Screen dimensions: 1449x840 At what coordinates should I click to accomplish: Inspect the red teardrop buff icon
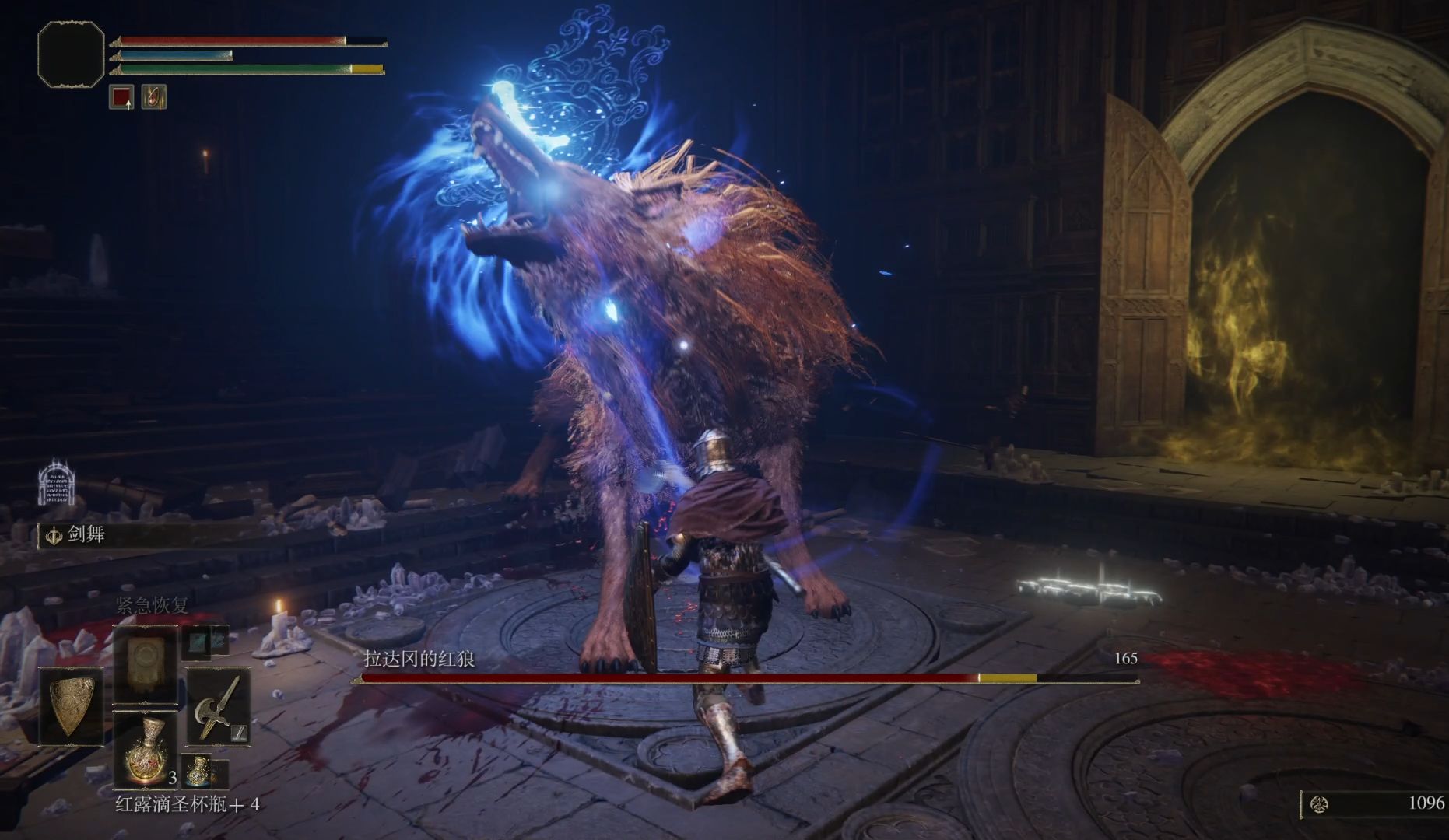pos(154,97)
